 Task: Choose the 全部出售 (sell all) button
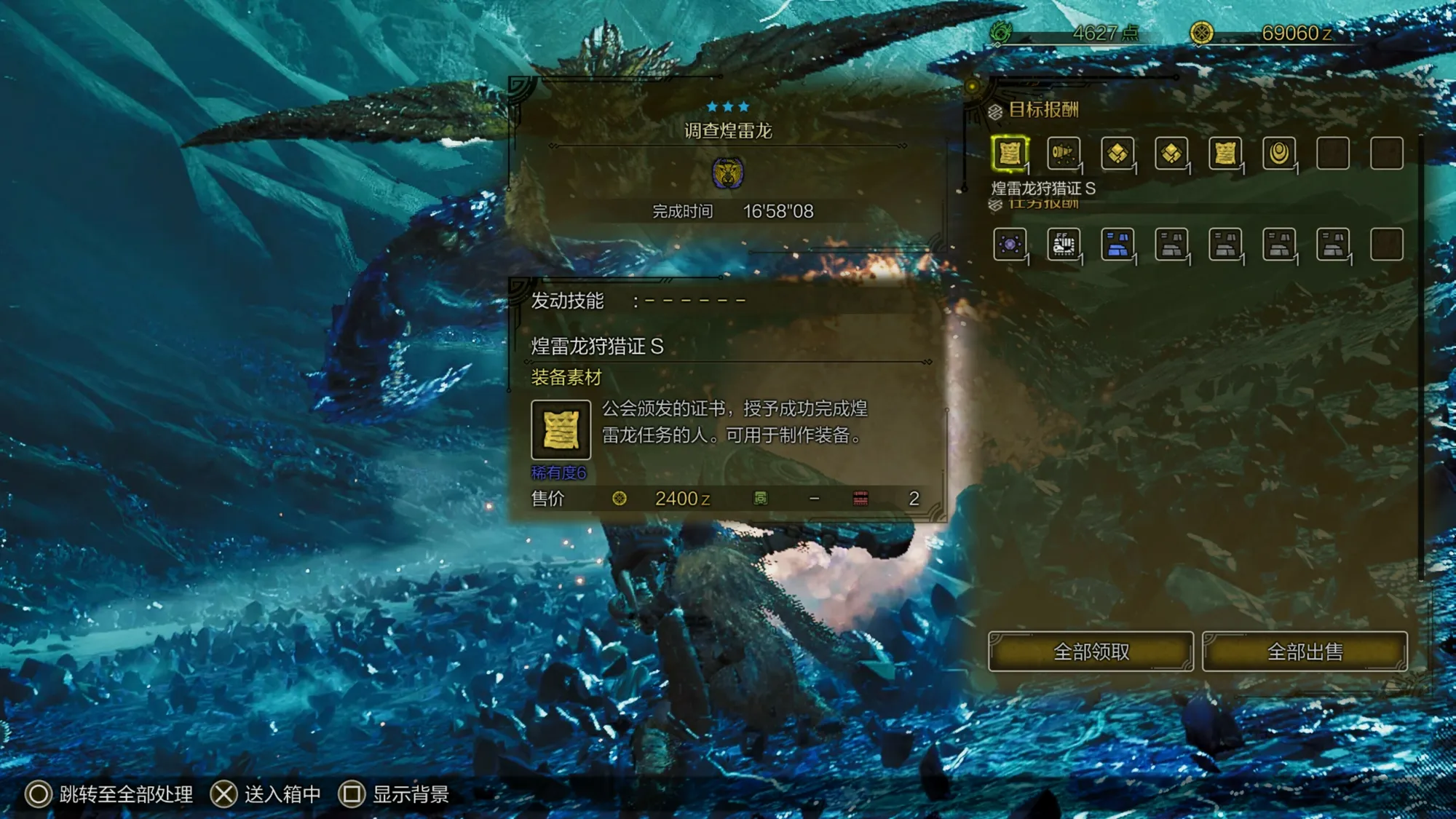tap(1305, 652)
